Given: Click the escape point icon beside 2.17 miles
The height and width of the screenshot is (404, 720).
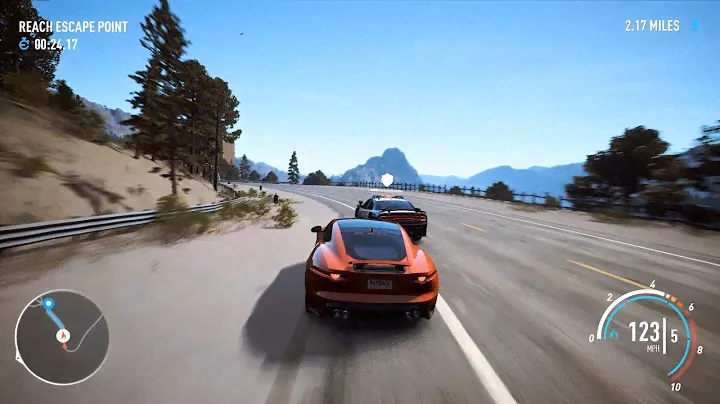Looking at the screenshot, I should click(694, 26).
